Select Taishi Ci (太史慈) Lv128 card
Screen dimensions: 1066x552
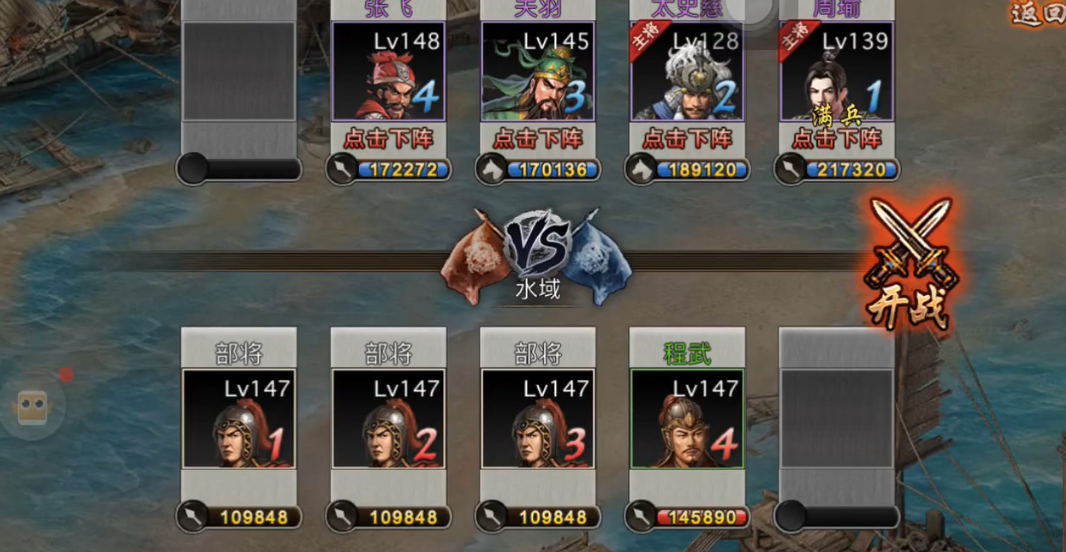click(687, 72)
